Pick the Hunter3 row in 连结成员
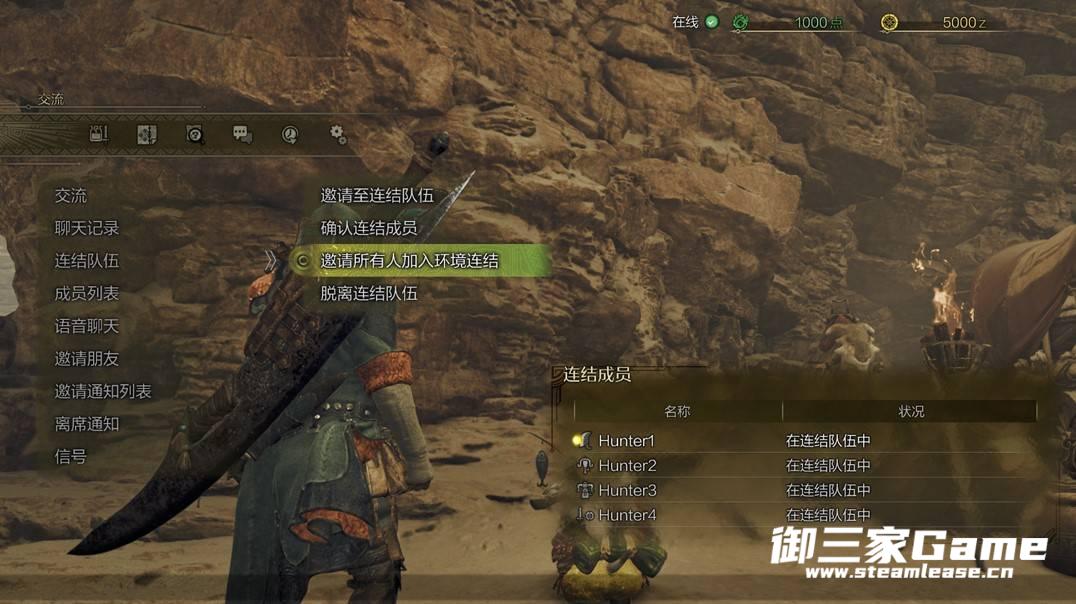1076x604 pixels. click(x=627, y=490)
